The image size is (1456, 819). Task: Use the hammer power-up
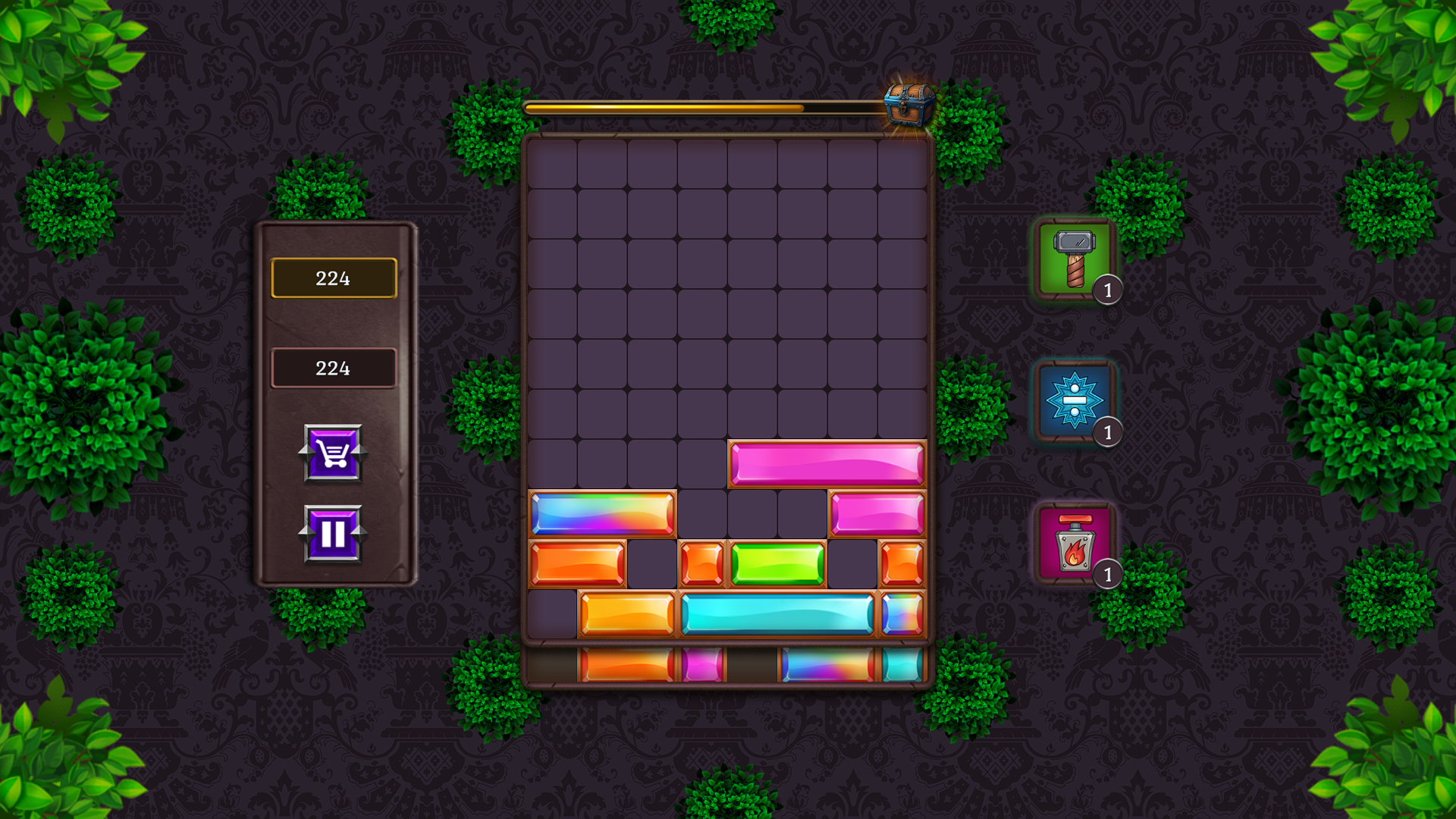[1073, 258]
